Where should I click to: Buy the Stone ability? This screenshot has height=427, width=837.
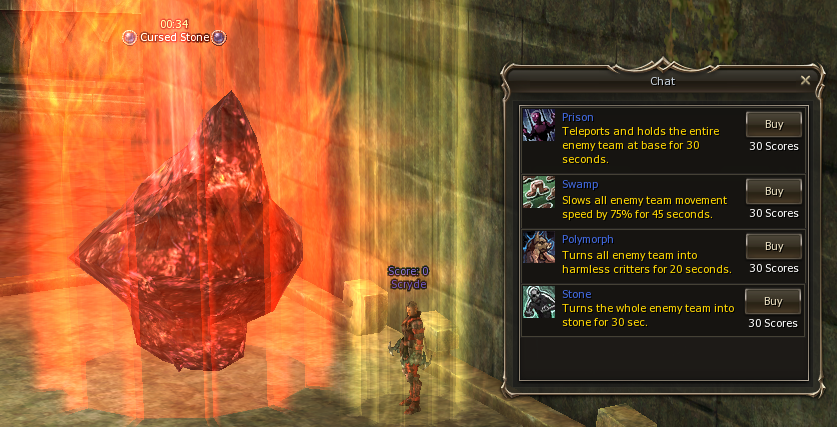(773, 301)
